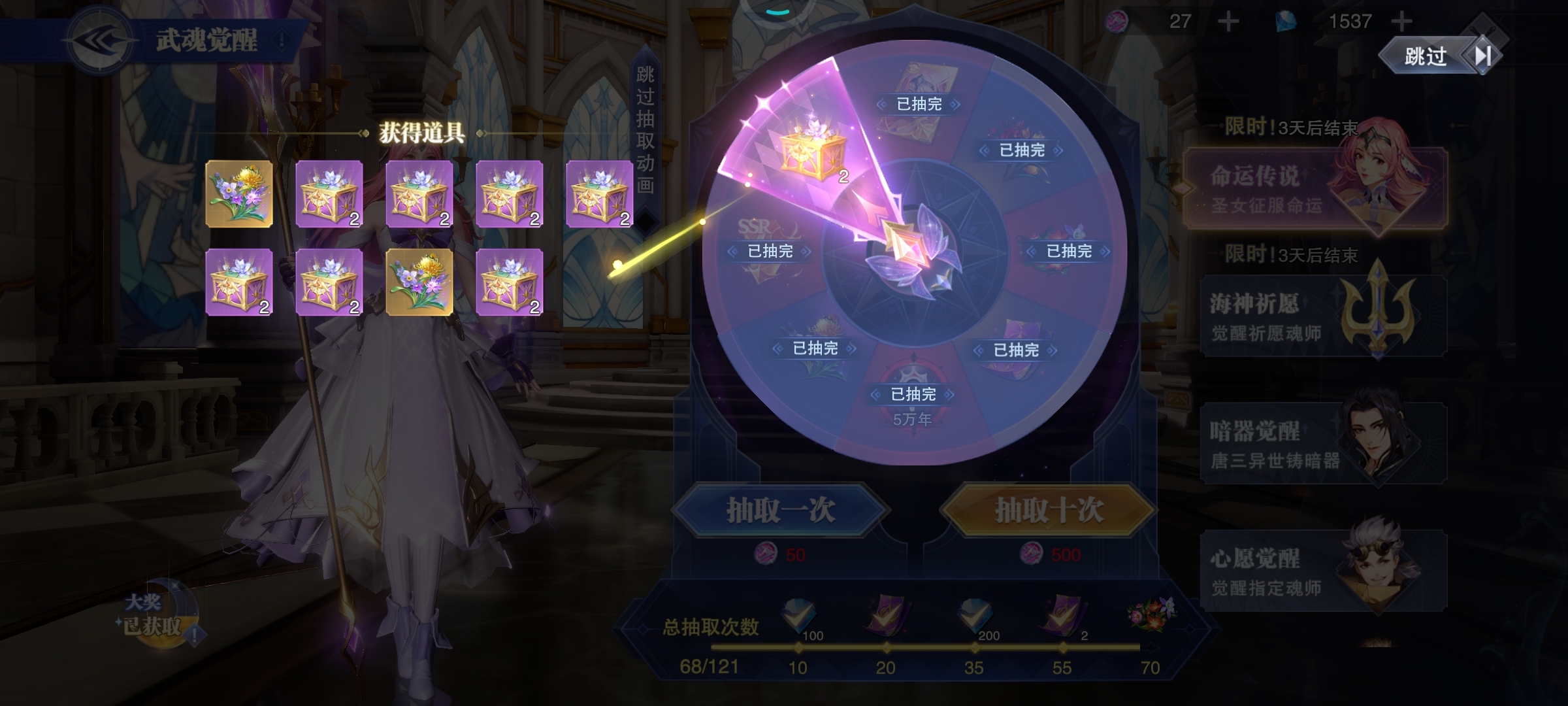Claim the flower bouquet milestone reward at 70
This screenshot has width=1568, height=706.
coord(1150,615)
